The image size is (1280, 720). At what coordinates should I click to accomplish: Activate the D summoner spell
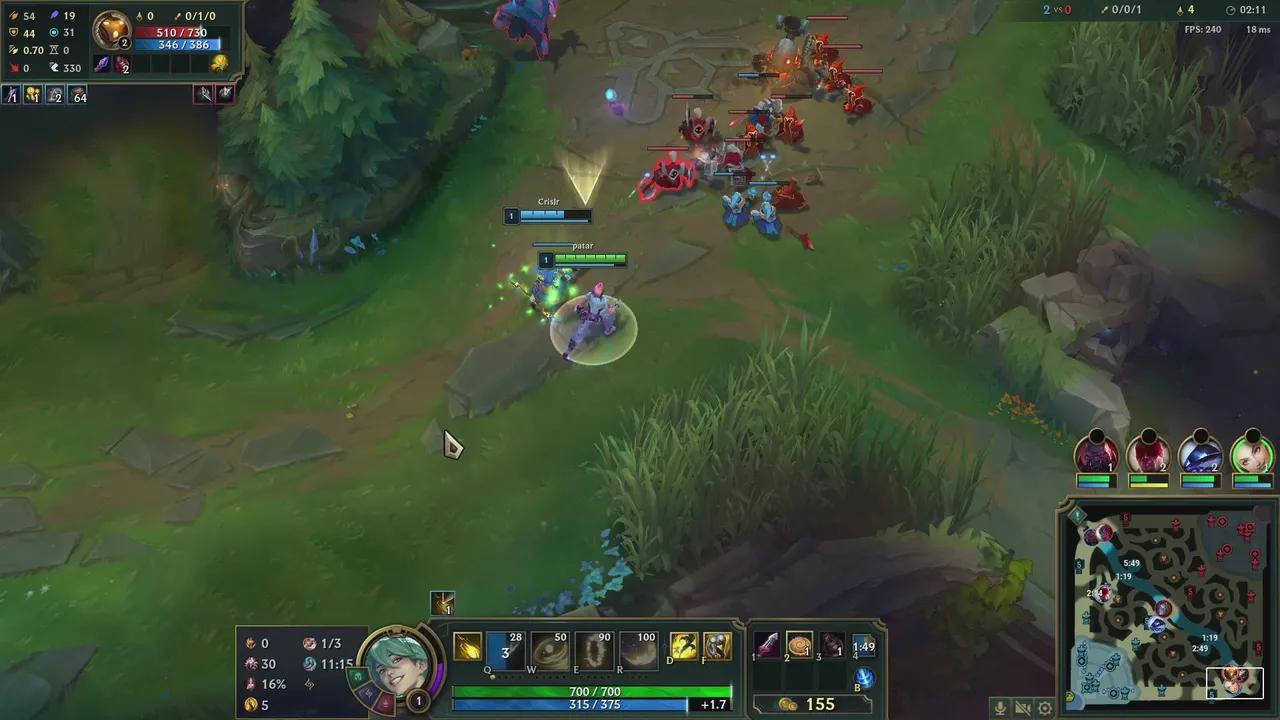tap(686, 646)
